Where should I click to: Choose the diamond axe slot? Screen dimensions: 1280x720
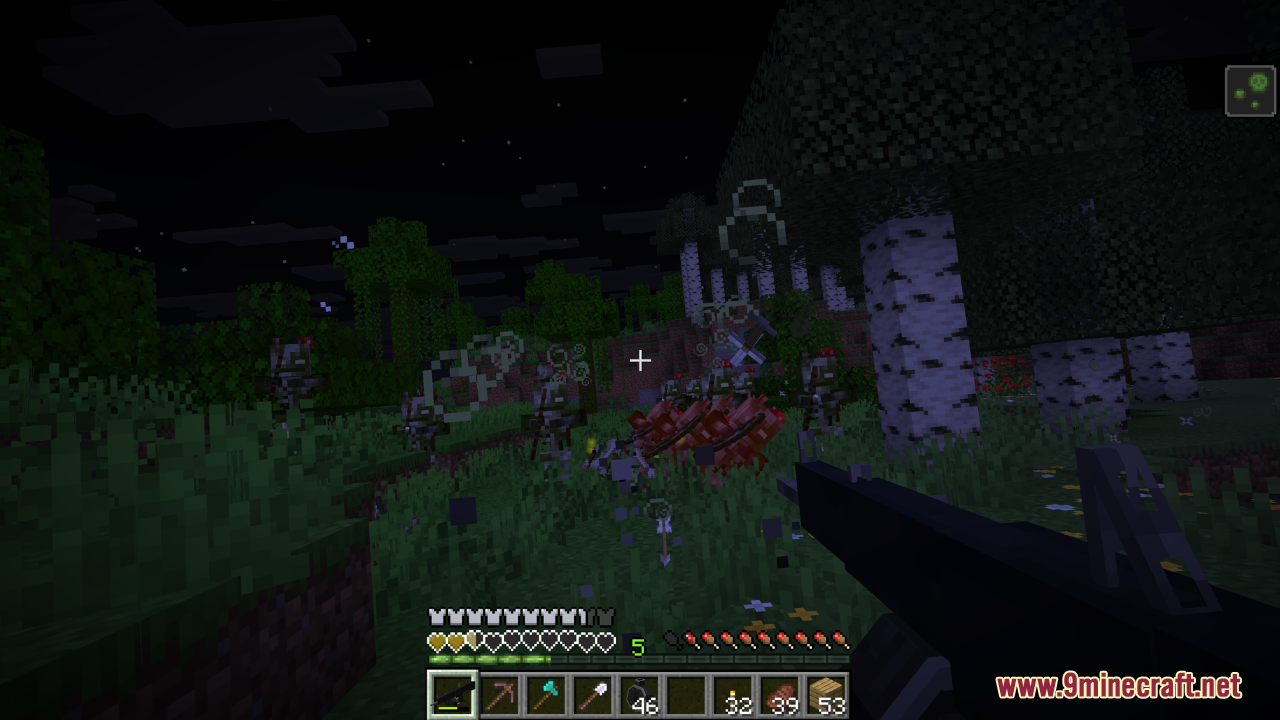(x=546, y=695)
